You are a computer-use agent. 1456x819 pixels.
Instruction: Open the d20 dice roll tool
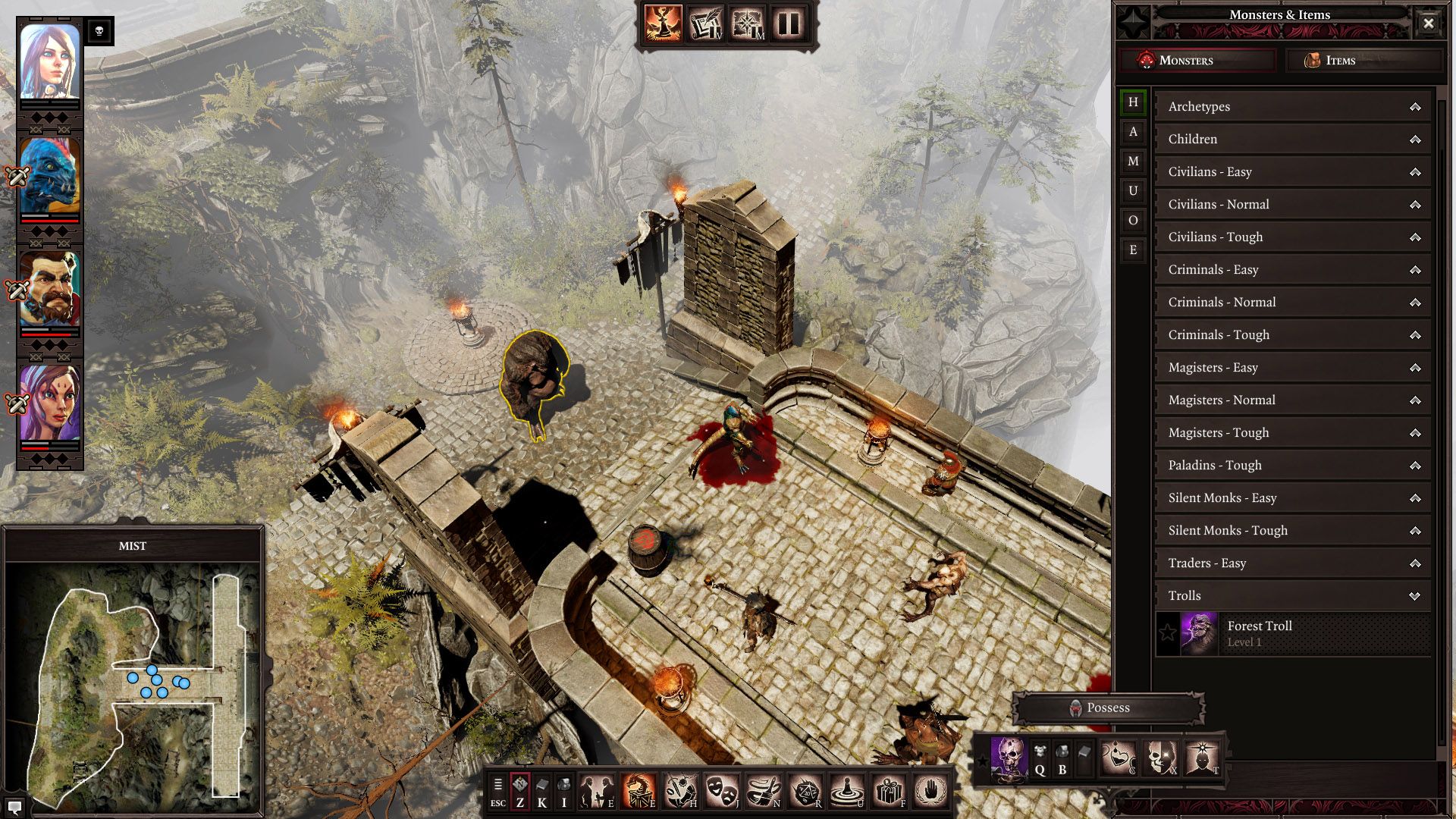[x=805, y=792]
